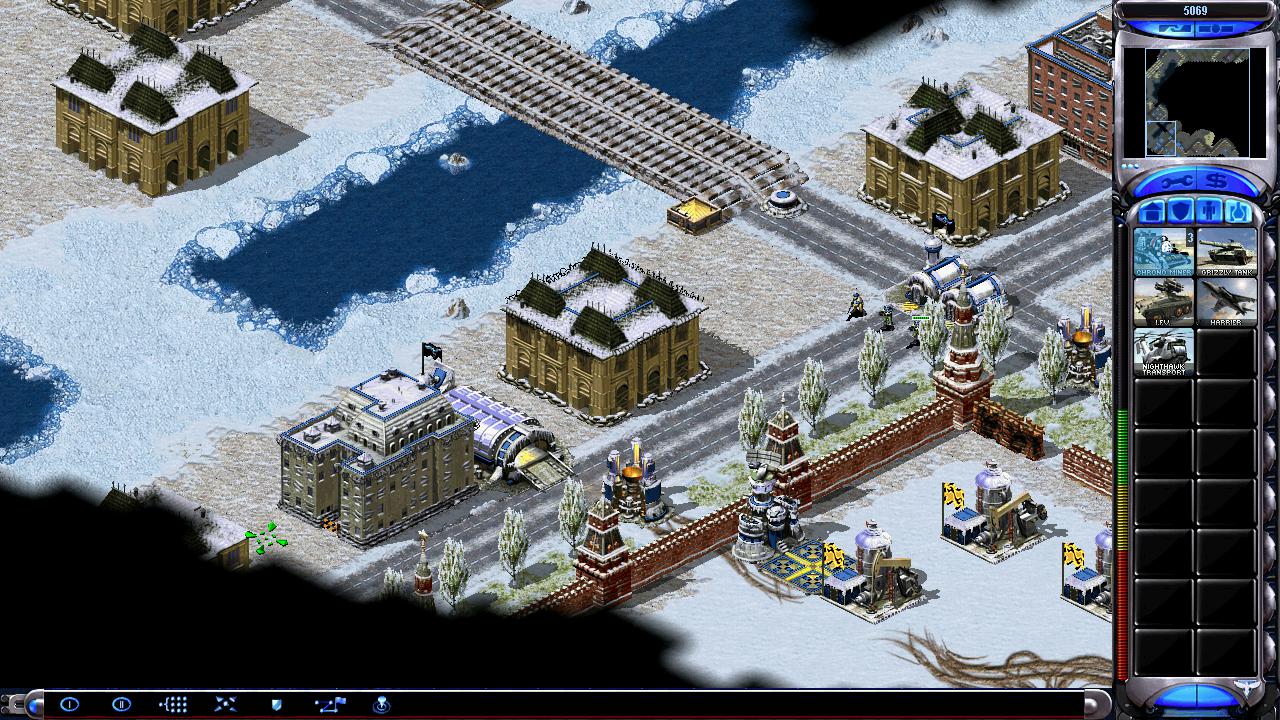Switch to the vehicles build tab

[x=1238, y=212]
